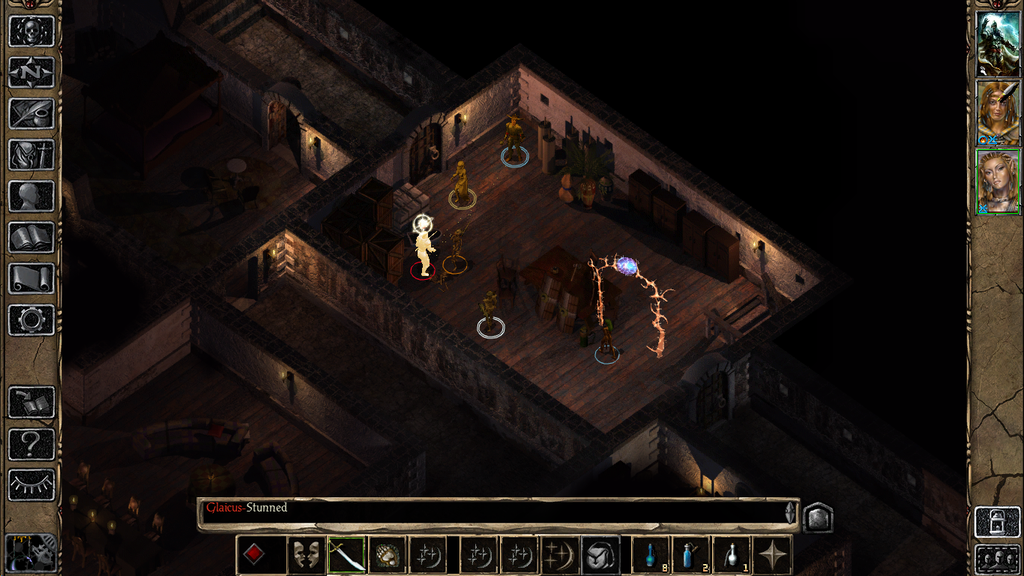Open the options gear button
The image size is (1024, 576).
(x=31, y=320)
